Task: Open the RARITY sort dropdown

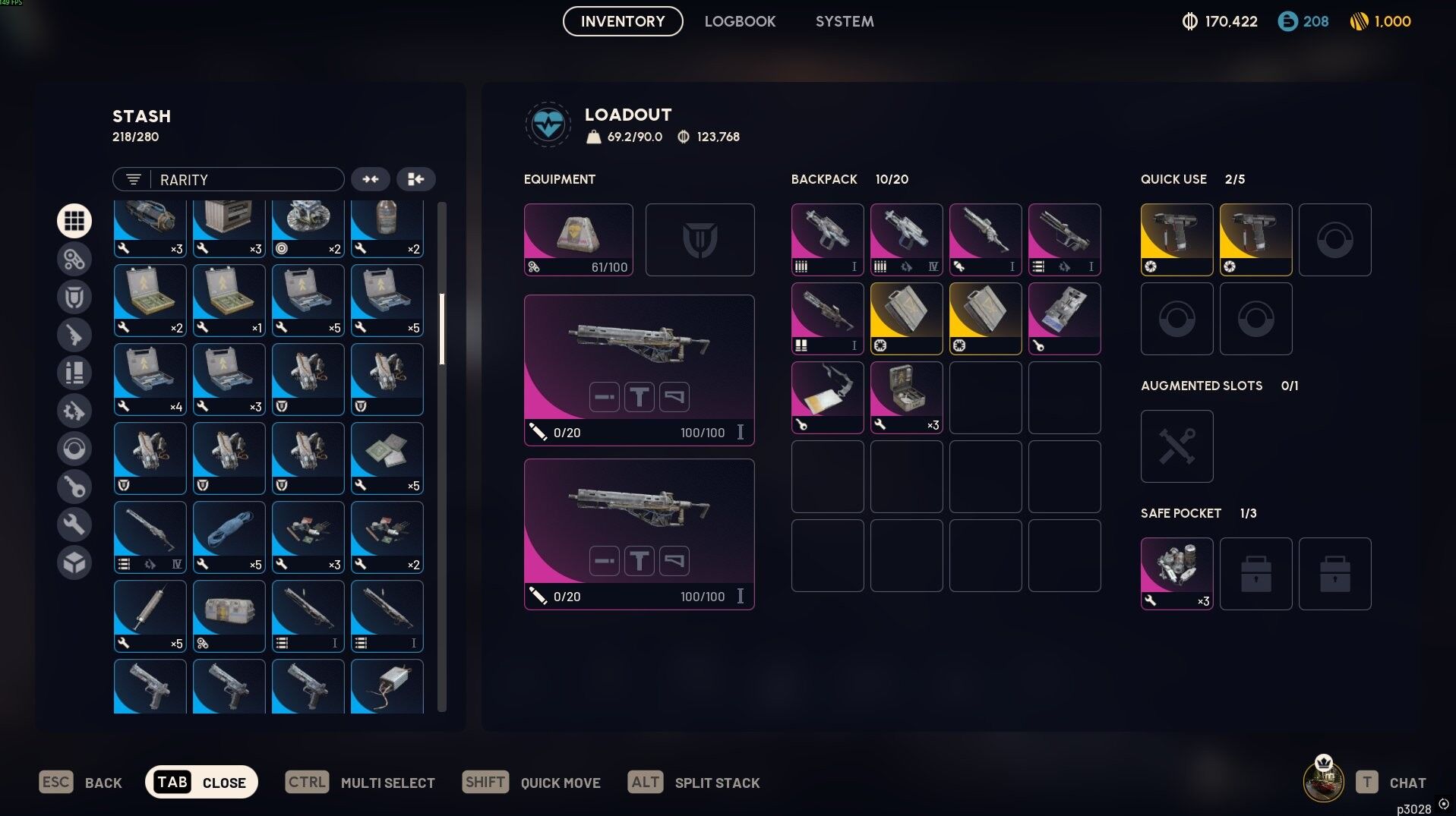Action: point(243,179)
